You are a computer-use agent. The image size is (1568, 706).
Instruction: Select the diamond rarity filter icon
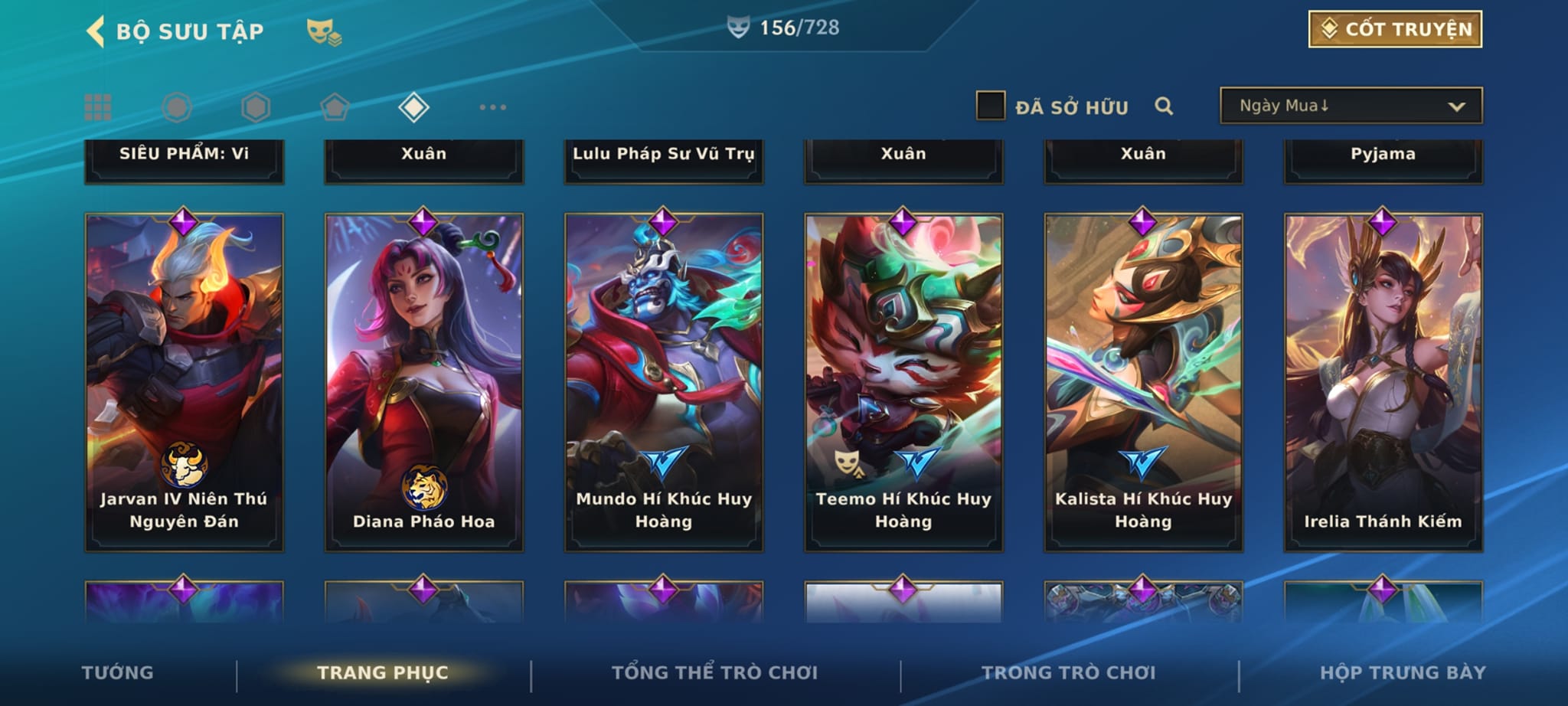point(413,107)
